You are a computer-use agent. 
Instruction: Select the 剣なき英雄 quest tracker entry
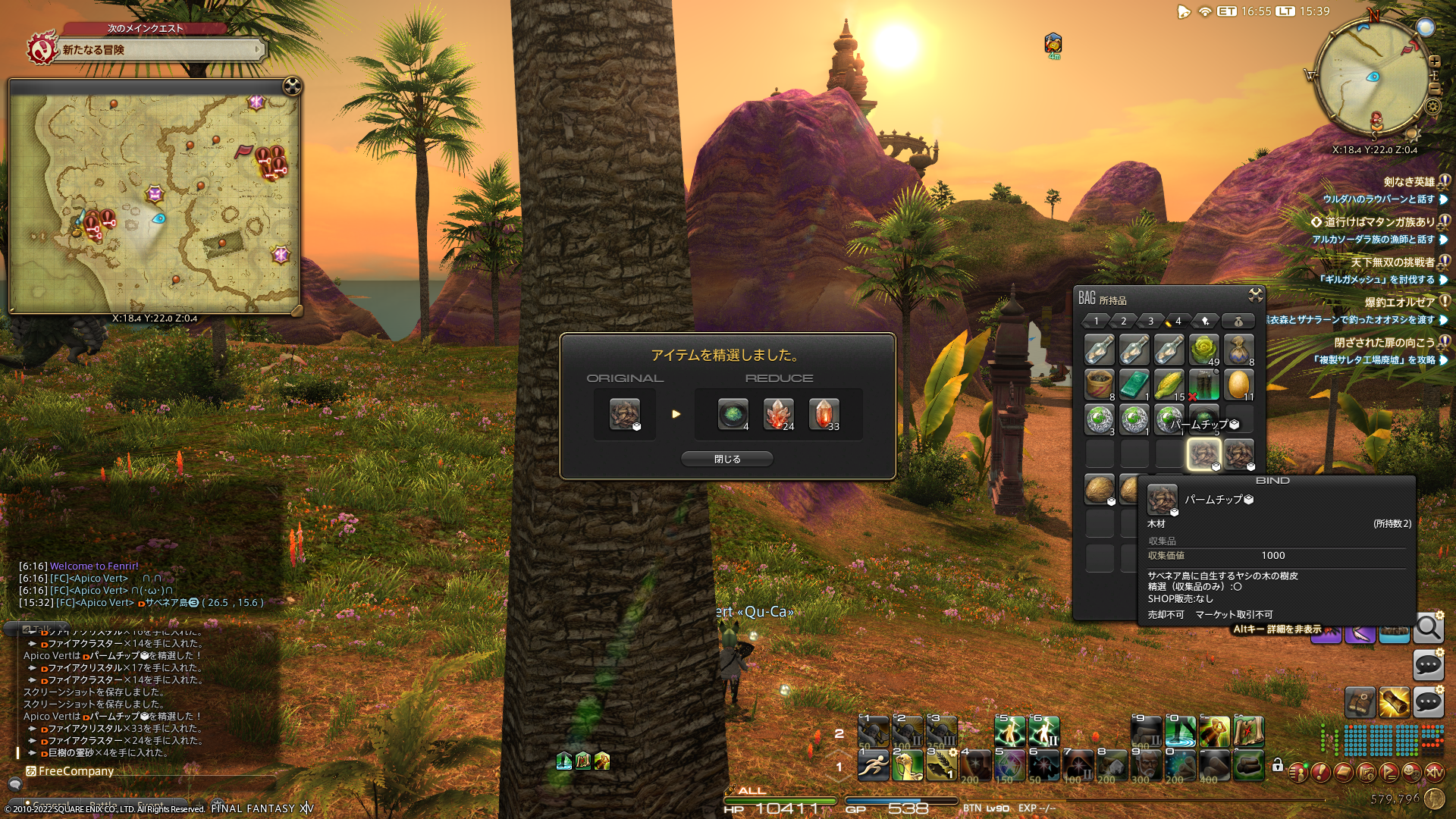coord(1409,182)
